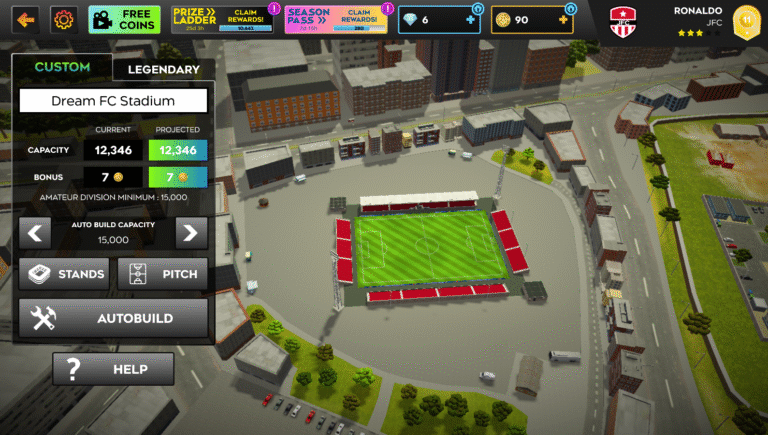
Task: Open the Stands editor
Action: 64,274
